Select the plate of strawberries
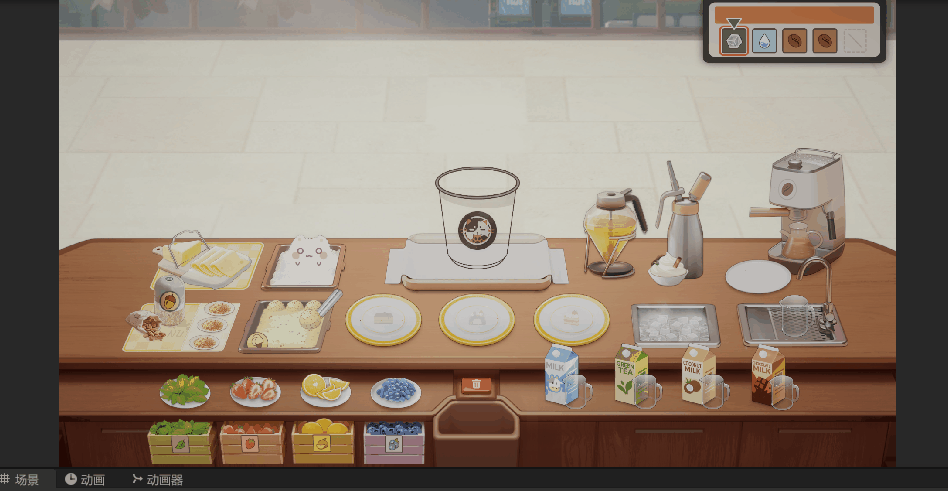The height and width of the screenshot is (491, 948). (x=255, y=391)
